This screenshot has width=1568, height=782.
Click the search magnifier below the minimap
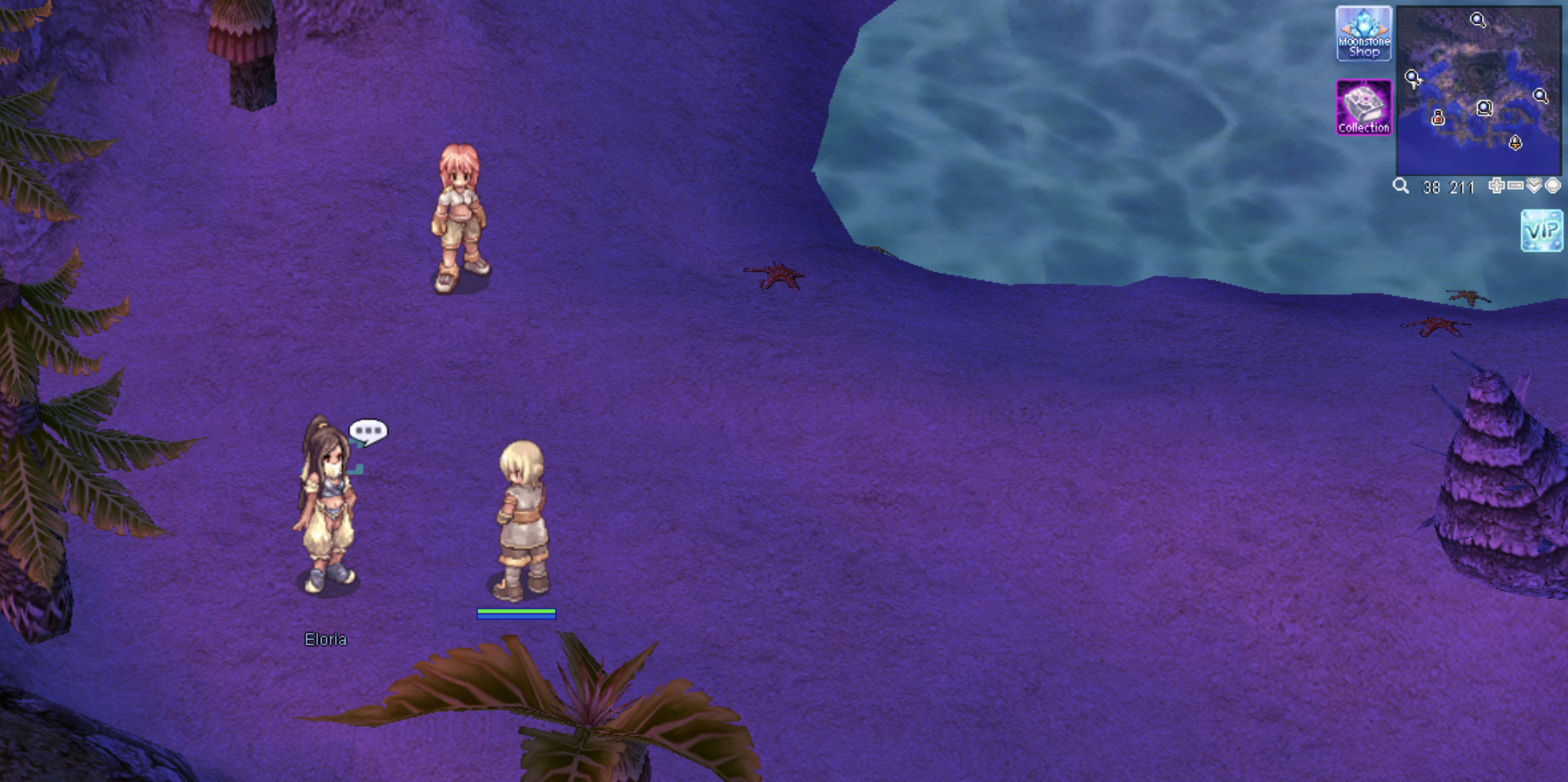click(1401, 186)
